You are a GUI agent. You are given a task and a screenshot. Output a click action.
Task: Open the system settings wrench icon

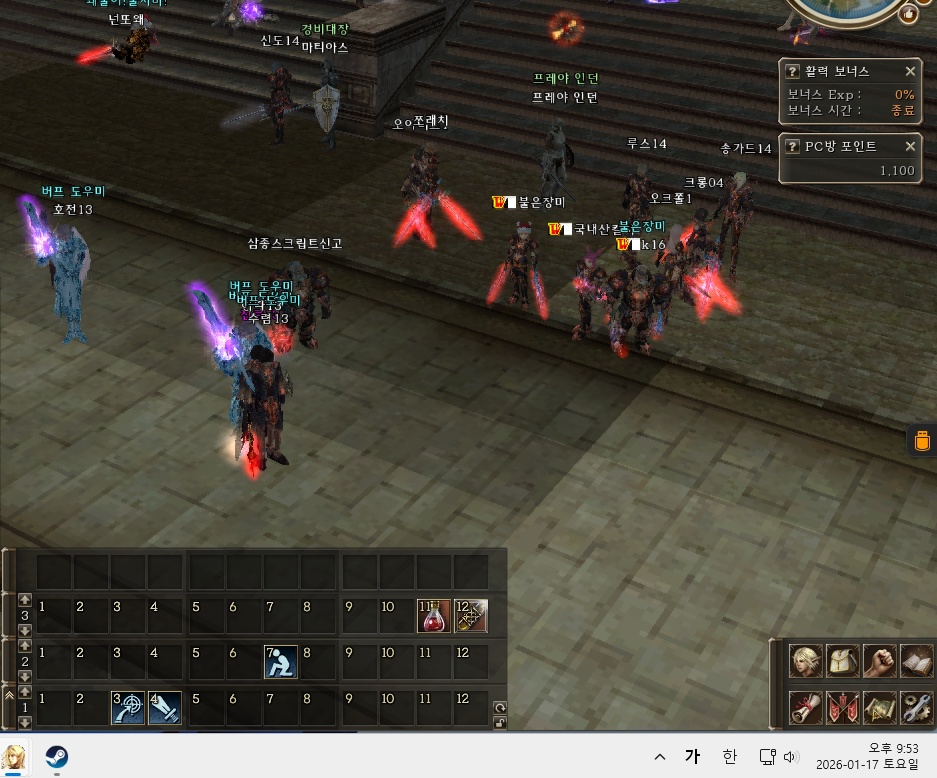click(916, 707)
